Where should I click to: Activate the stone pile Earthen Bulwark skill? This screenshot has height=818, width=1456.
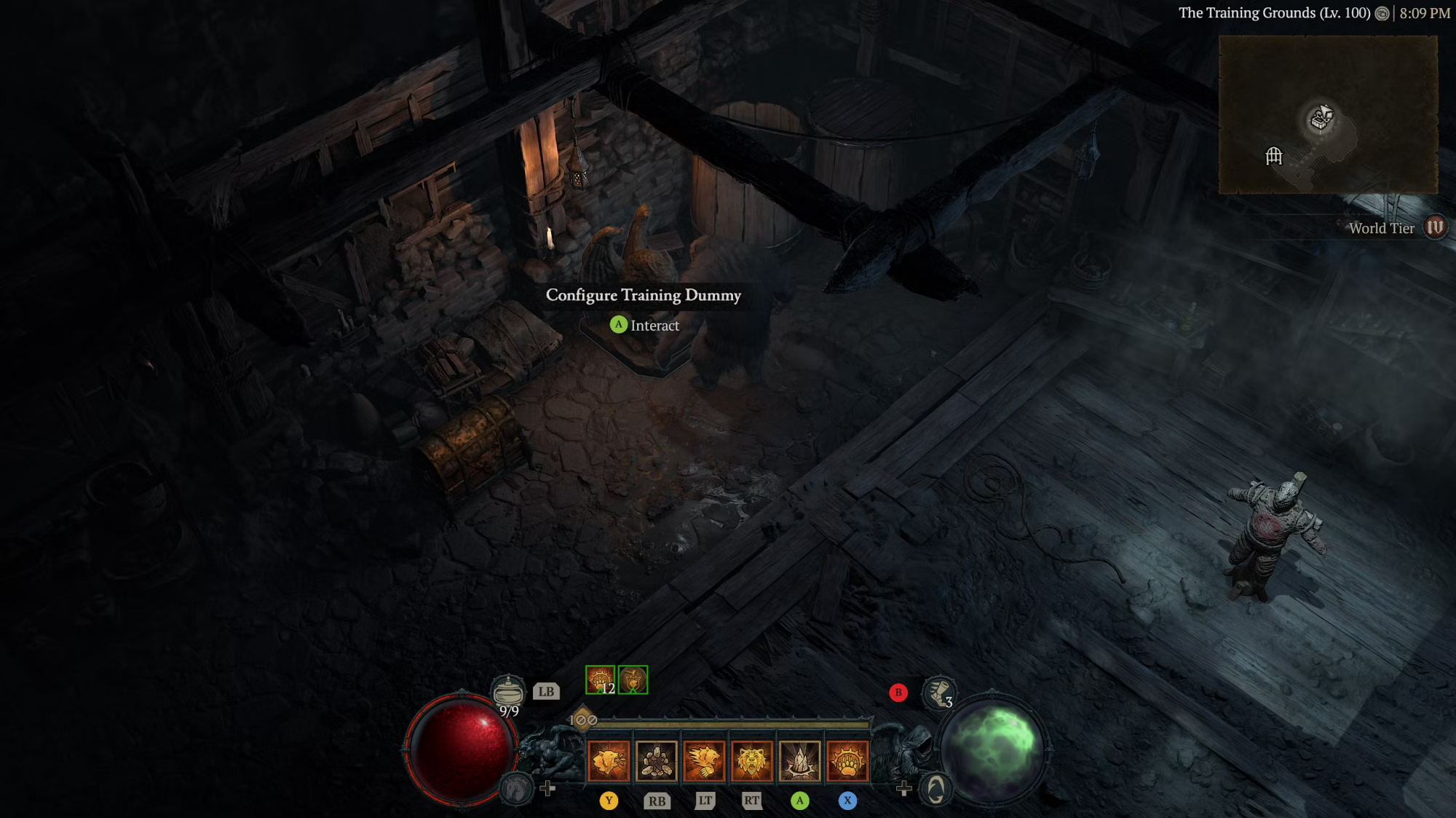pos(657,761)
